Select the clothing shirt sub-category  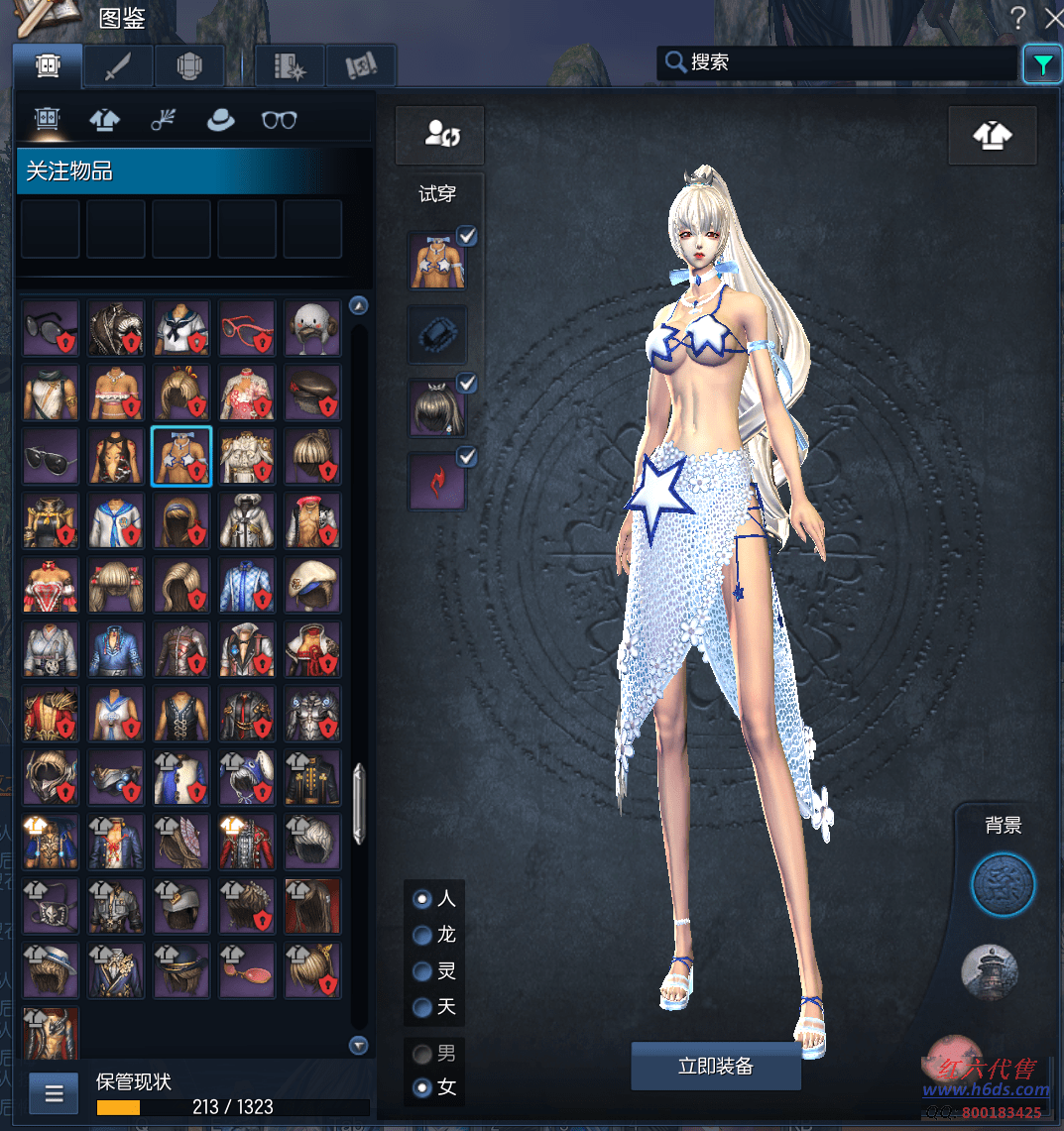[104, 120]
